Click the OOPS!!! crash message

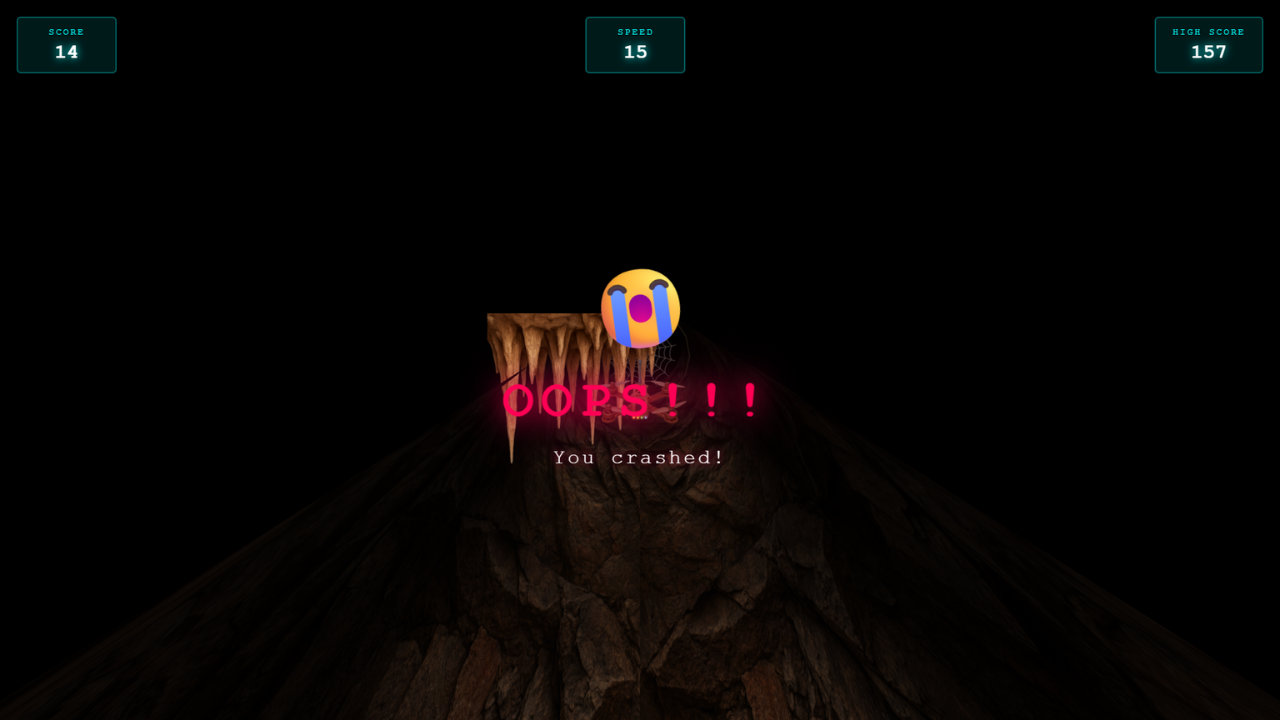point(632,402)
